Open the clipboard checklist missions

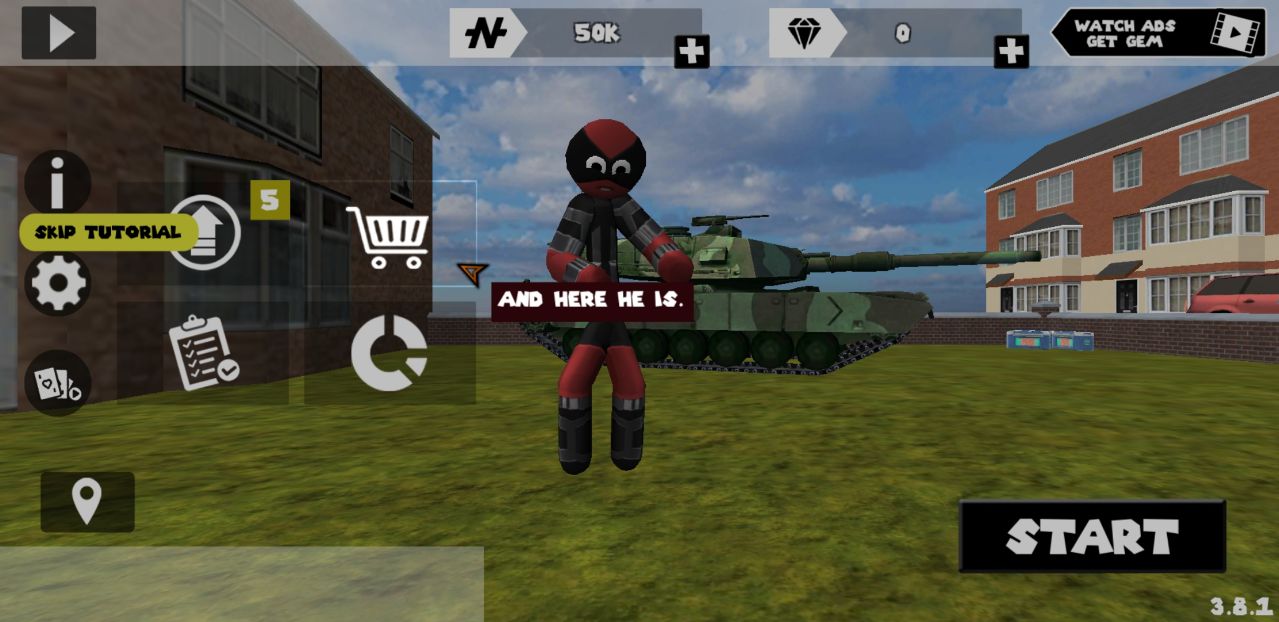click(202, 352)
